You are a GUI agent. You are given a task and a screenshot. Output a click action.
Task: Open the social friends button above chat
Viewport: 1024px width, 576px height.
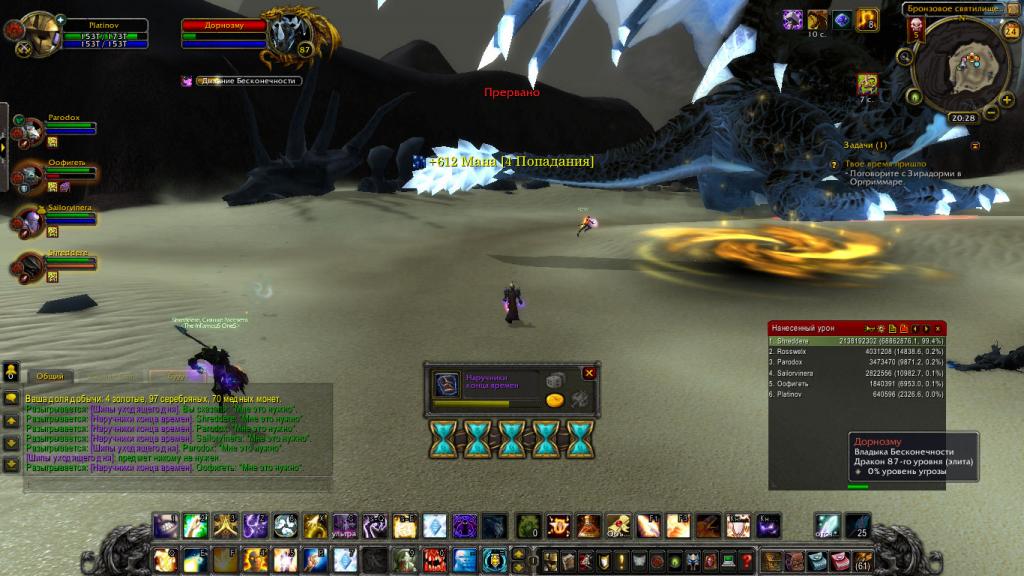[11, 371]
